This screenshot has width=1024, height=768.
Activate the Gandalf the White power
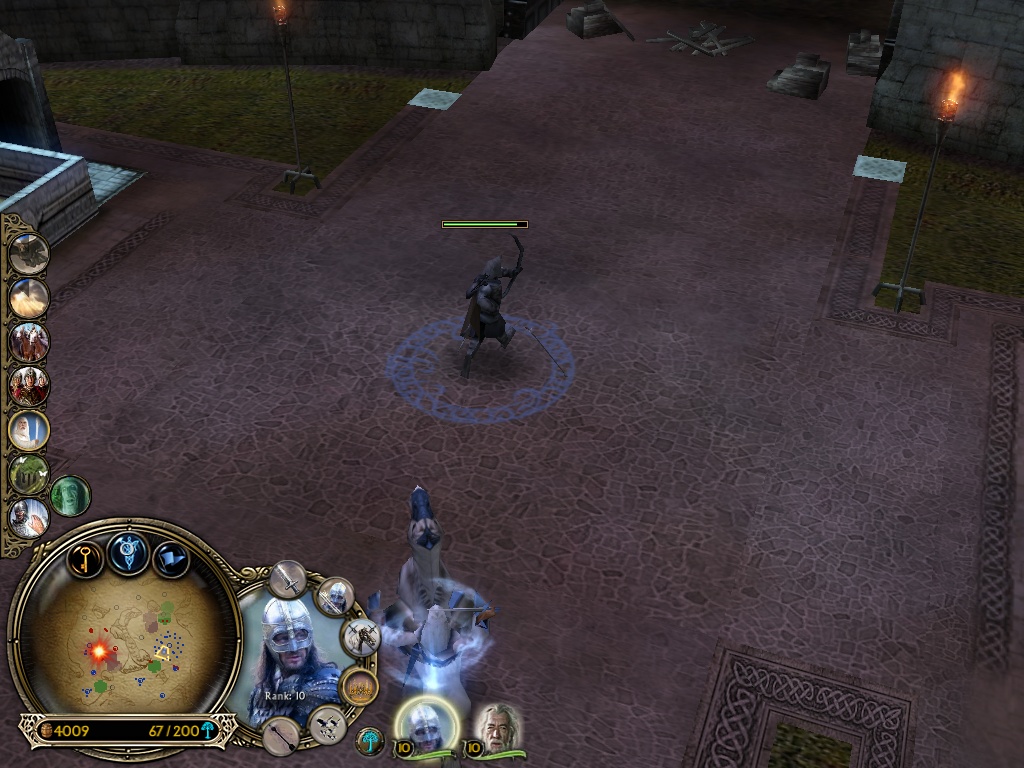click(x=29, y=430)
